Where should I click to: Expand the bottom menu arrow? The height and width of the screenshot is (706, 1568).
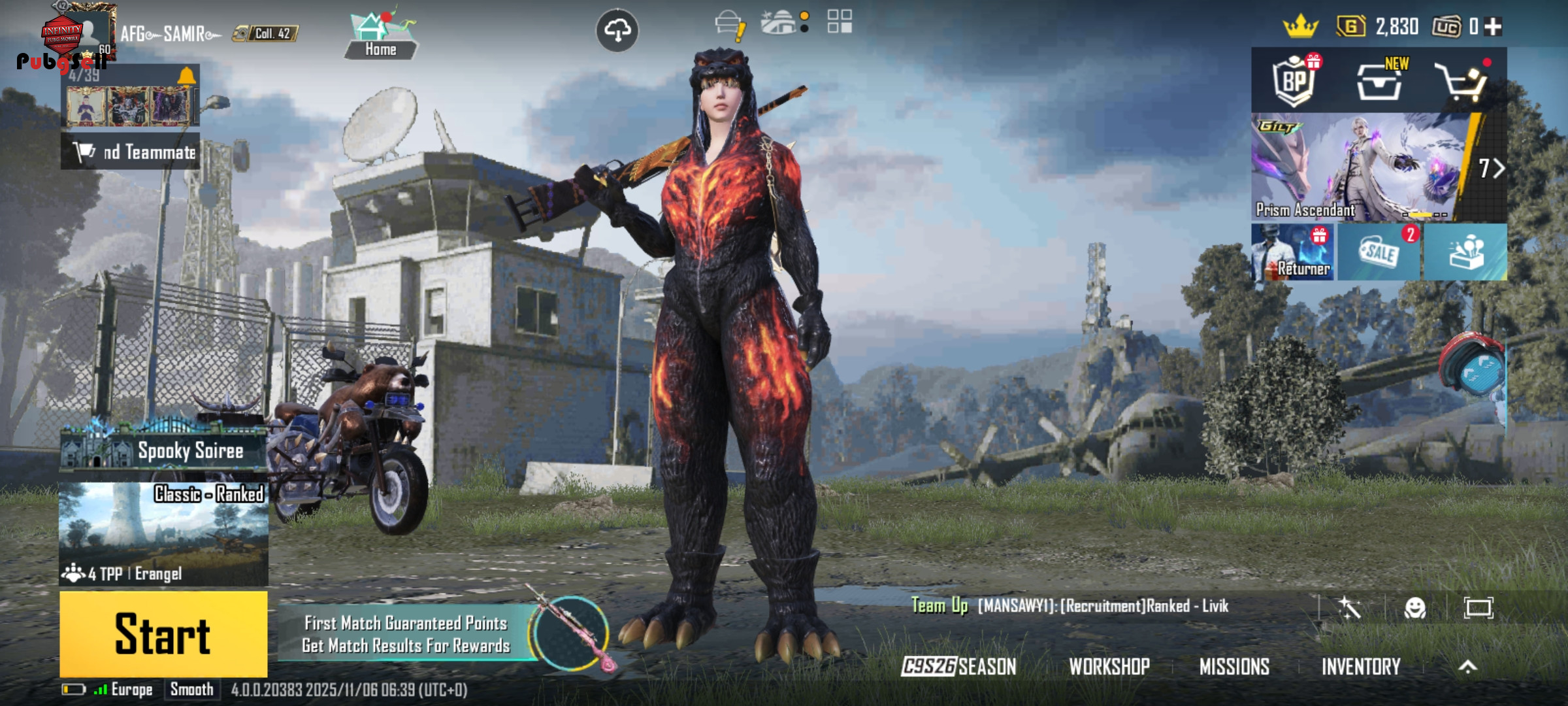1468,666
